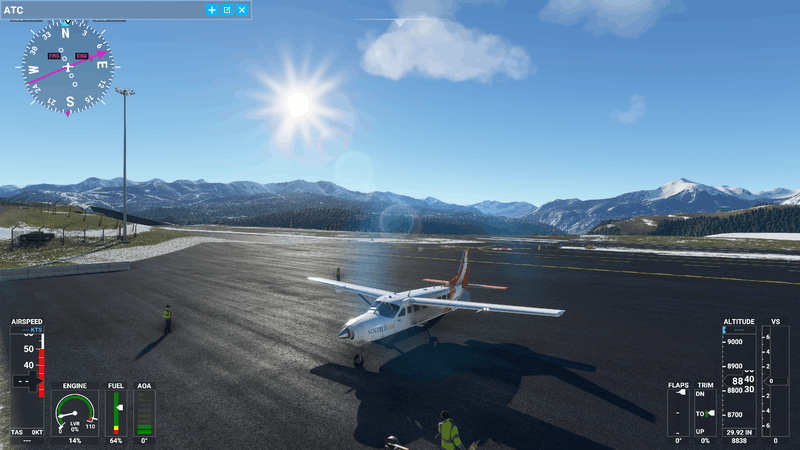Pop out the ATC window
The height and width of the screenshot is (450, 800).
(227, 10)
